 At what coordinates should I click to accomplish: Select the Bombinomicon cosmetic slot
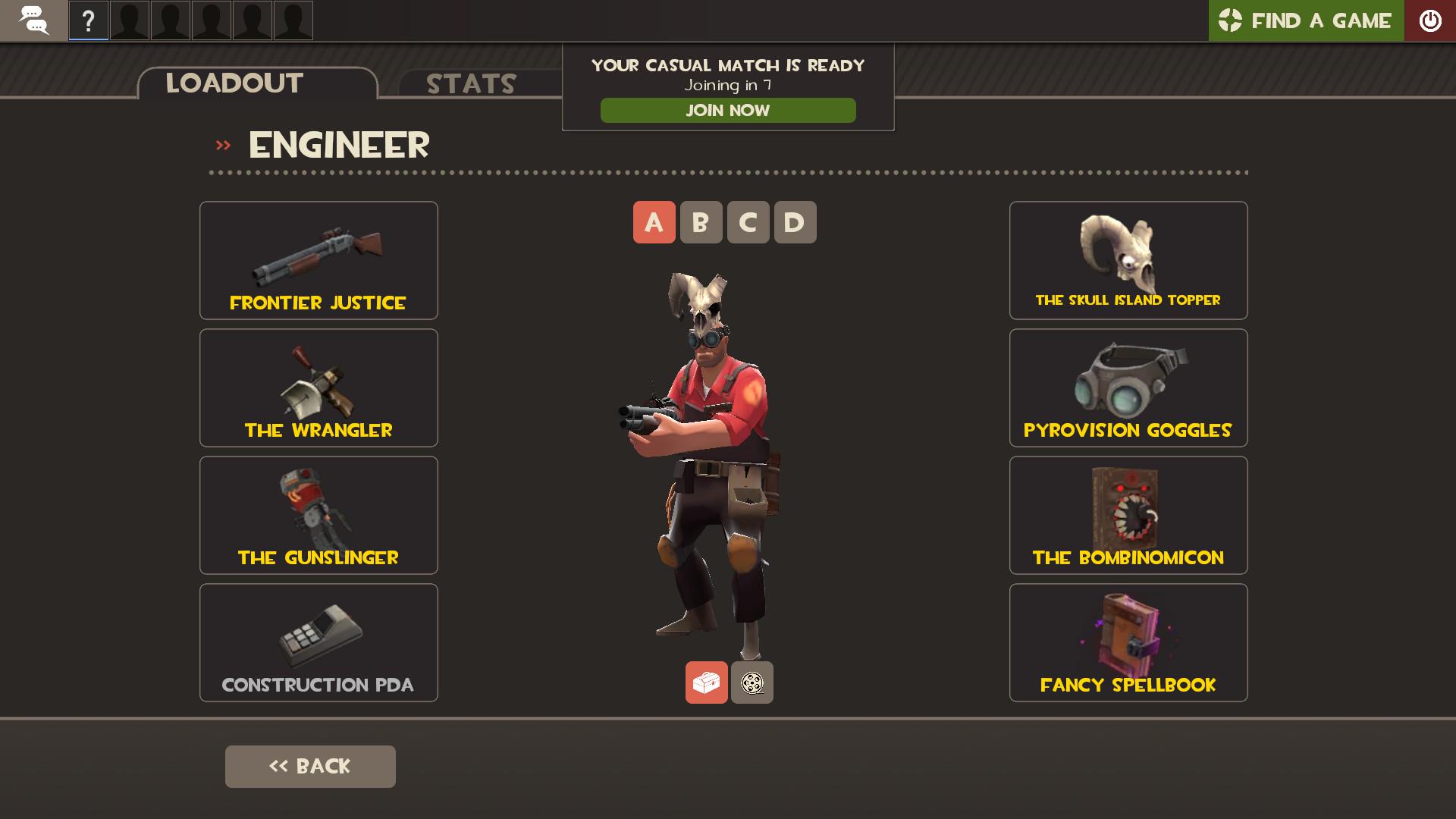pos(1128,515)
